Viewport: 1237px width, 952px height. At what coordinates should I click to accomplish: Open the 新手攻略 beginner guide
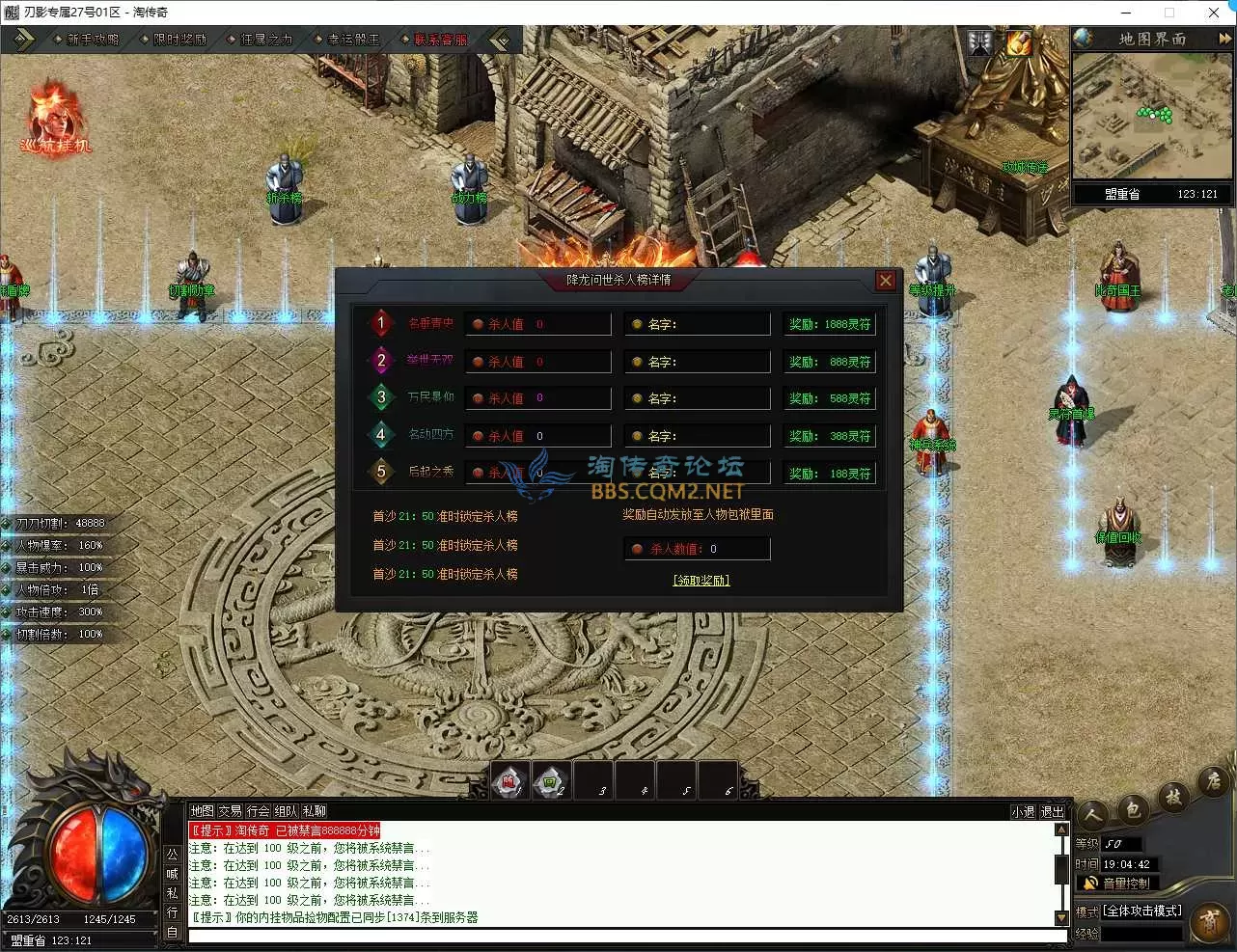point(93,40)
